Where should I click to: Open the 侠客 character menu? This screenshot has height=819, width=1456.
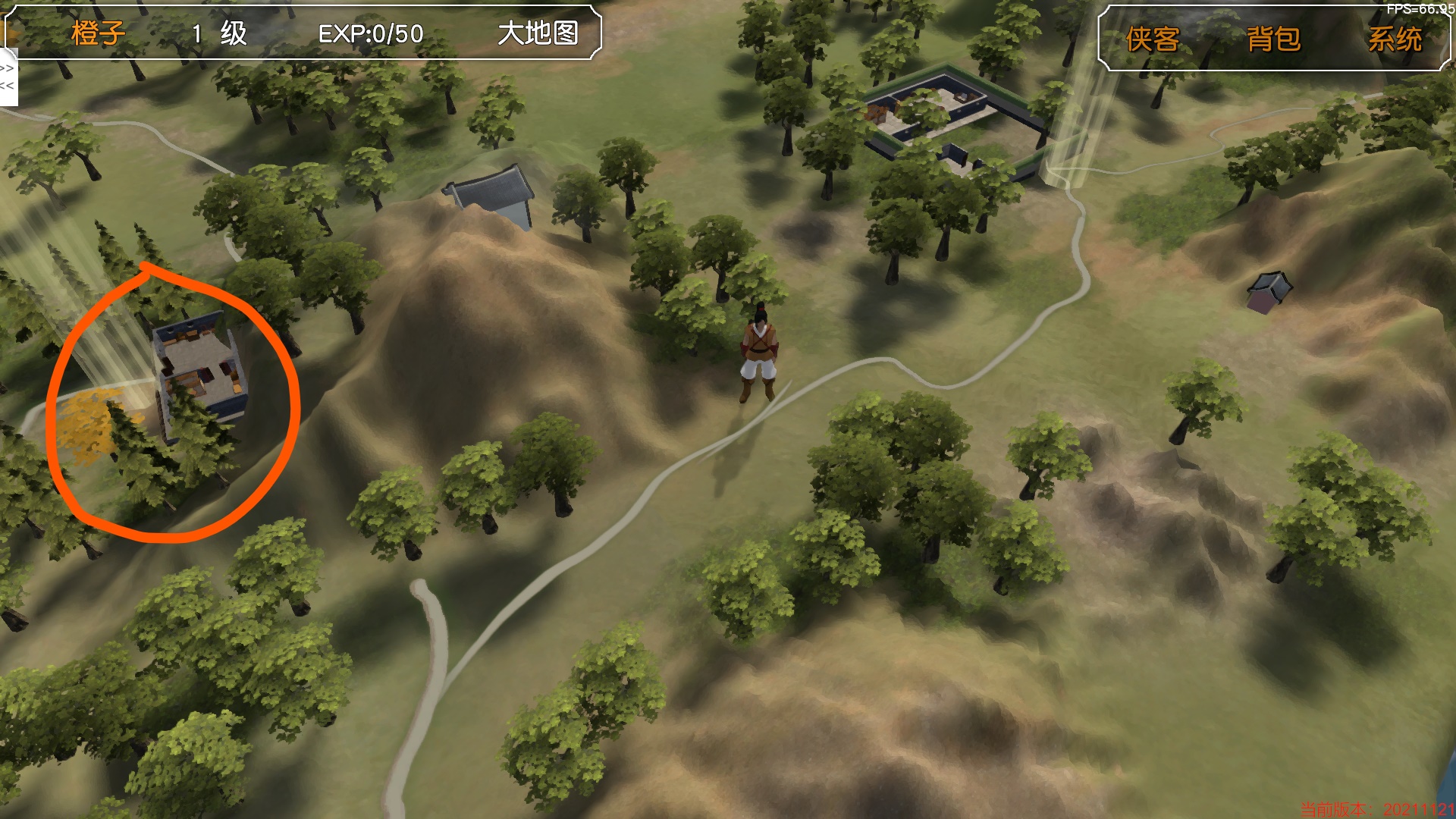(1152, 39)
